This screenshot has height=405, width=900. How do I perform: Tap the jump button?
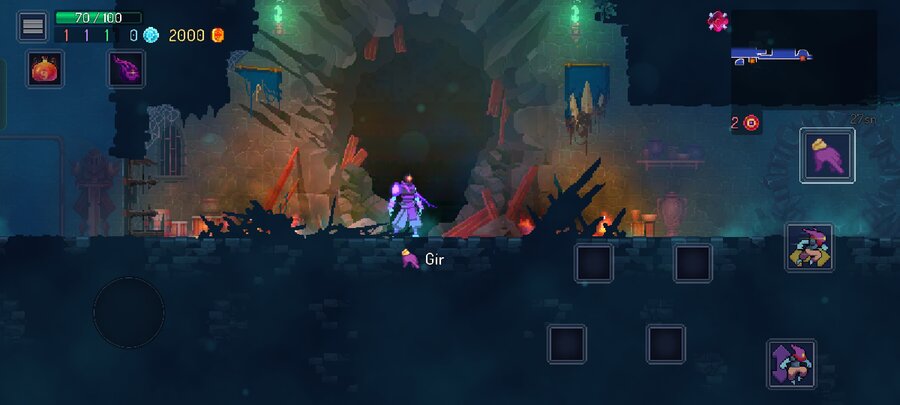791,364
